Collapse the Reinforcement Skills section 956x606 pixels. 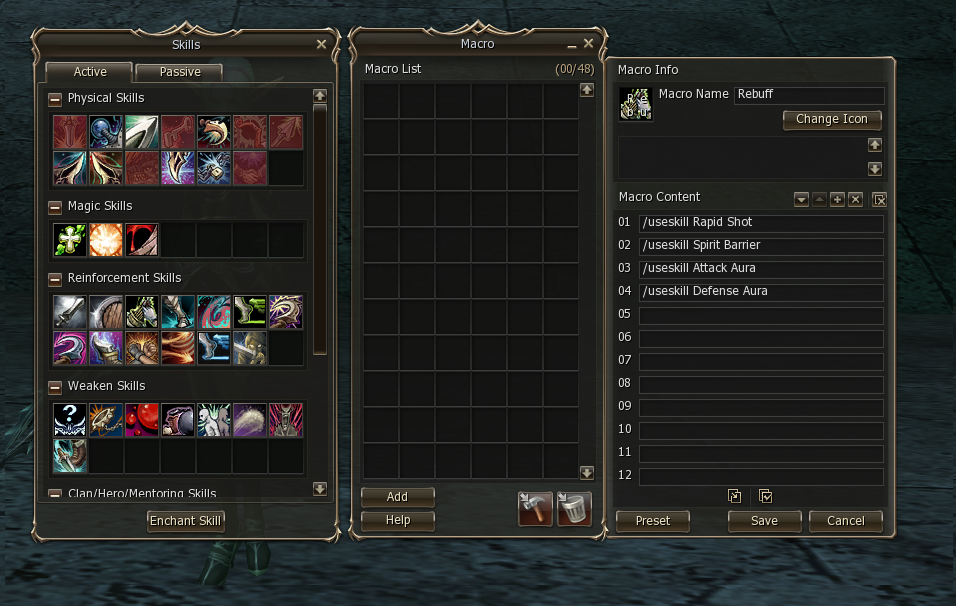pyautogui.click(x=55, y=278)
